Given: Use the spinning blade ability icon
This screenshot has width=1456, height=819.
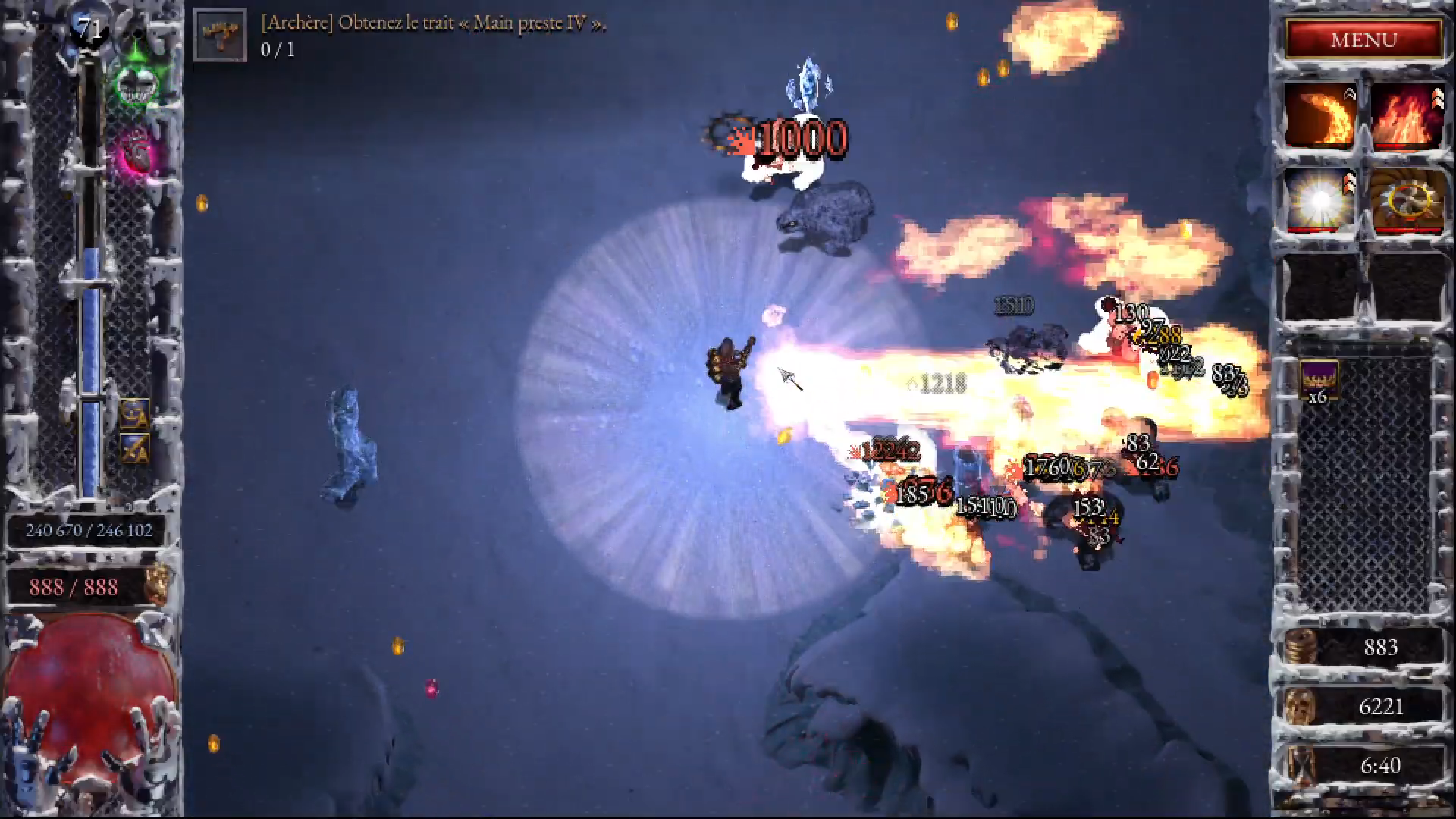Looking at the screenshot, I should (x=1407, y=201).
